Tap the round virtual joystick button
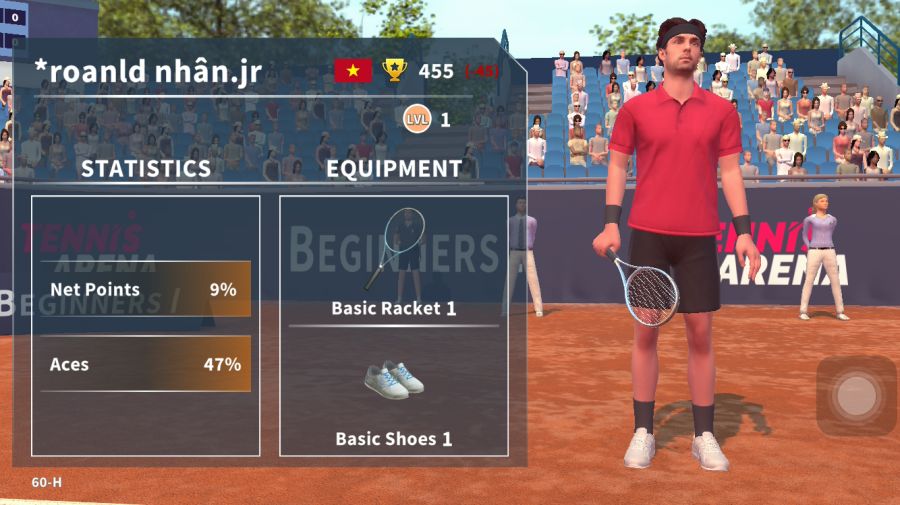This screenshot has height=505, width=900. point(856,396)
